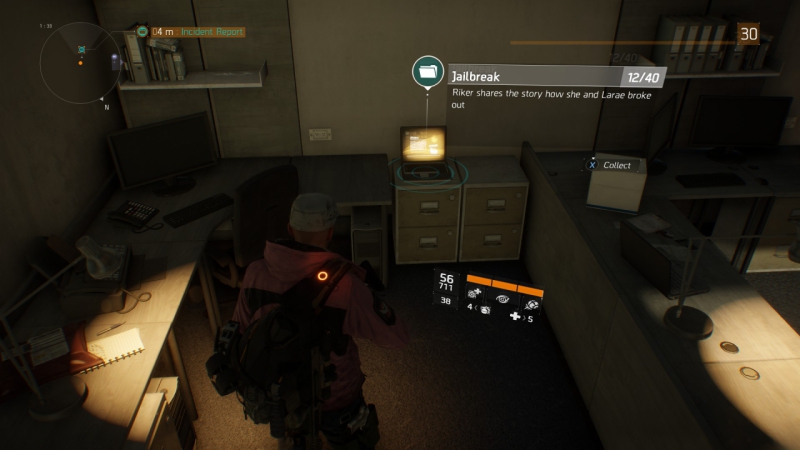The height and width of the screenshot is (450, 800).
Task: Activate the eye-shaped Pulse skill icon
Action: point(502,297)
